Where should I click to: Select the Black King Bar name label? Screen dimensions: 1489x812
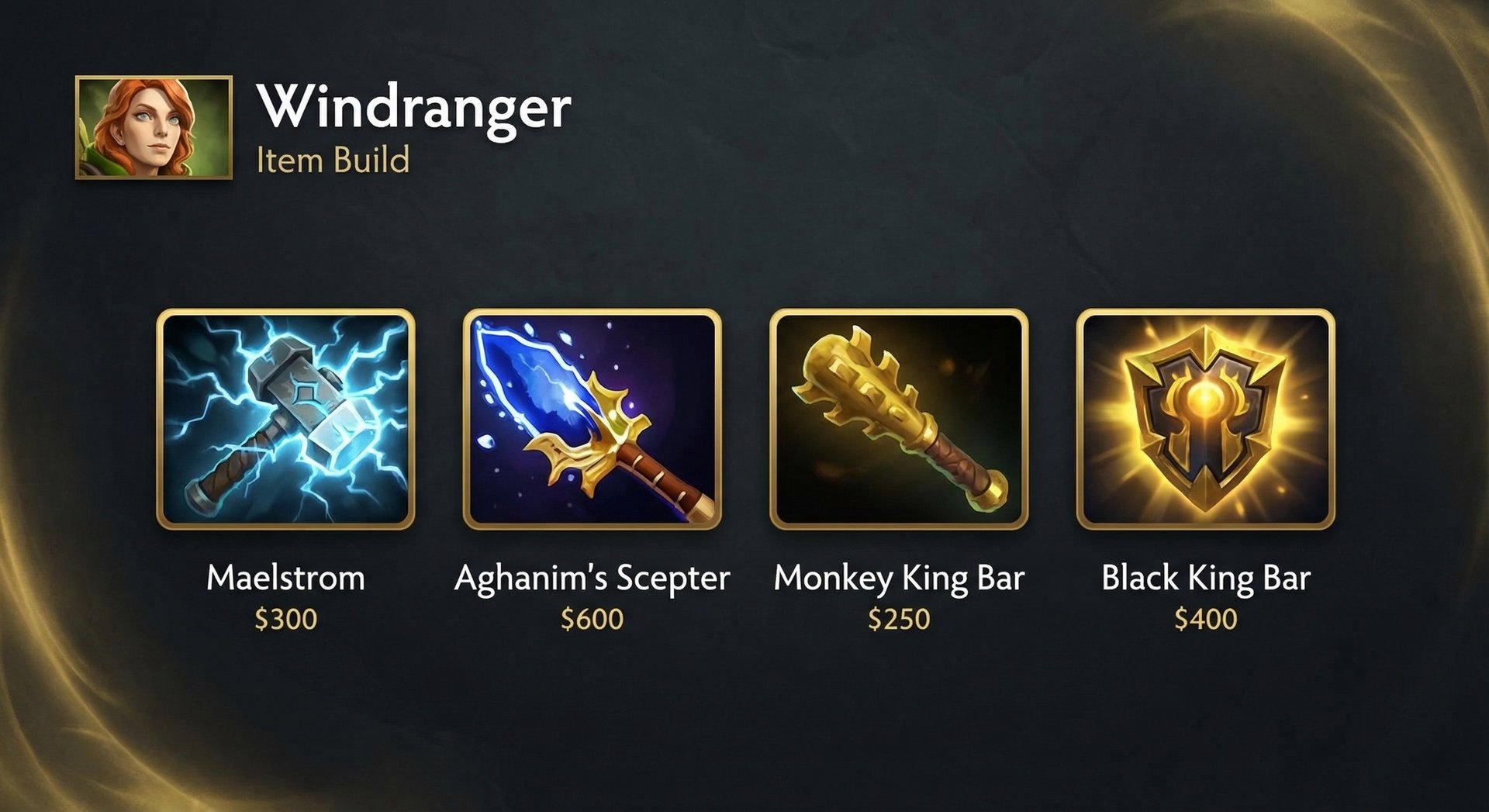1207,578
